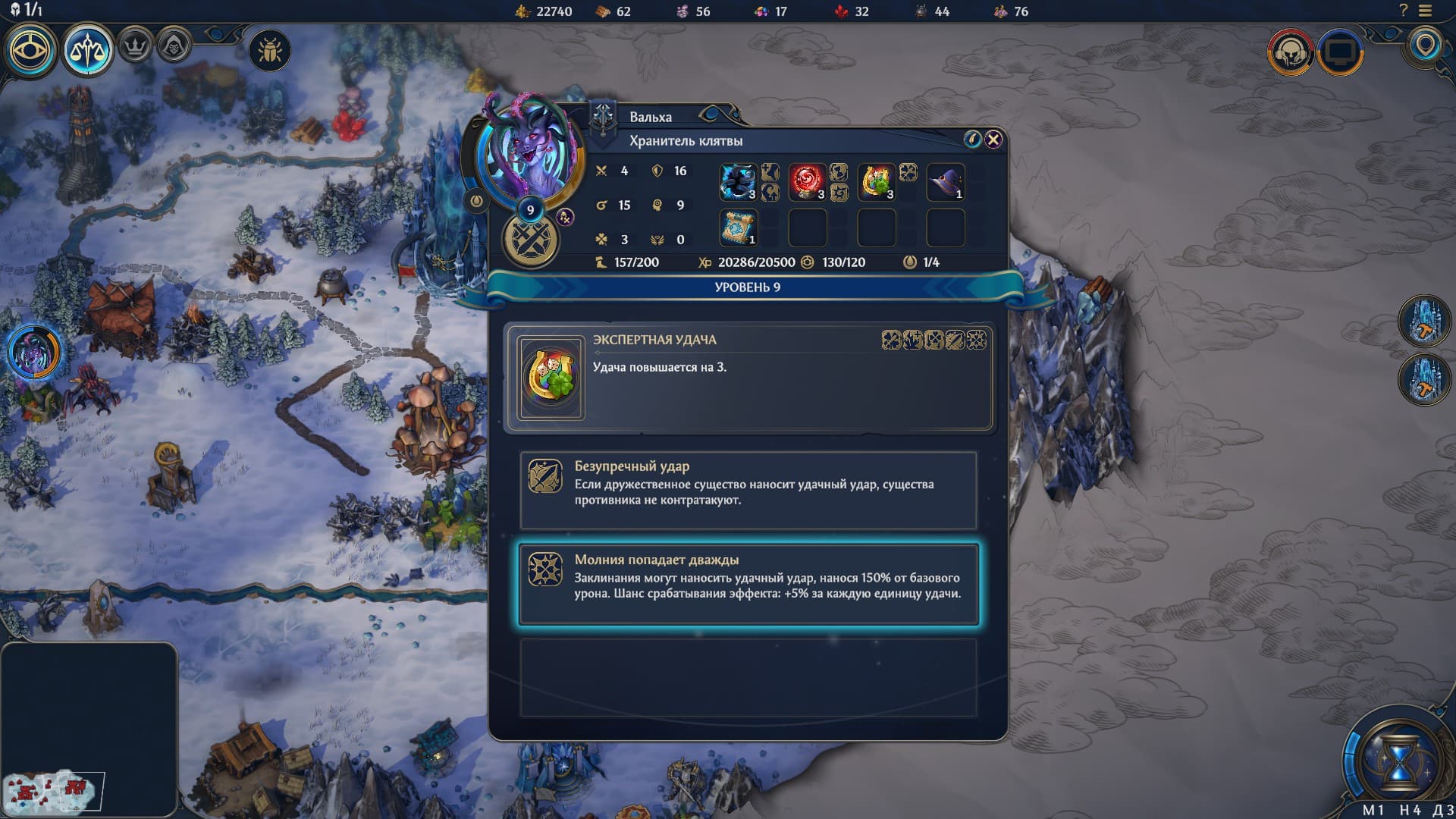This screenshot has width=1456, height=819.
Task: Select the "Молния попадает дважды" skill option
Action: 748,584
